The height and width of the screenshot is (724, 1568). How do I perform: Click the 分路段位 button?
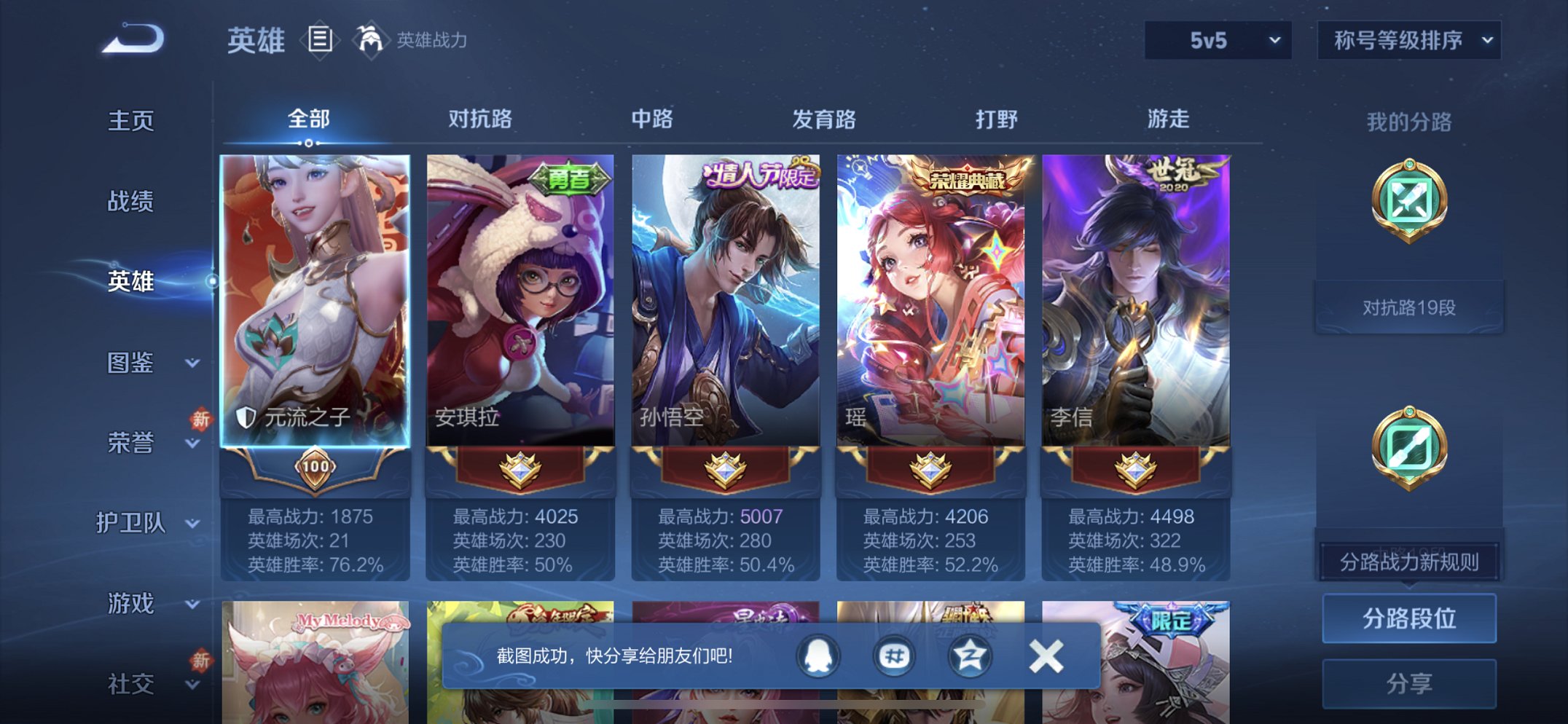[x=1408, y=616]
